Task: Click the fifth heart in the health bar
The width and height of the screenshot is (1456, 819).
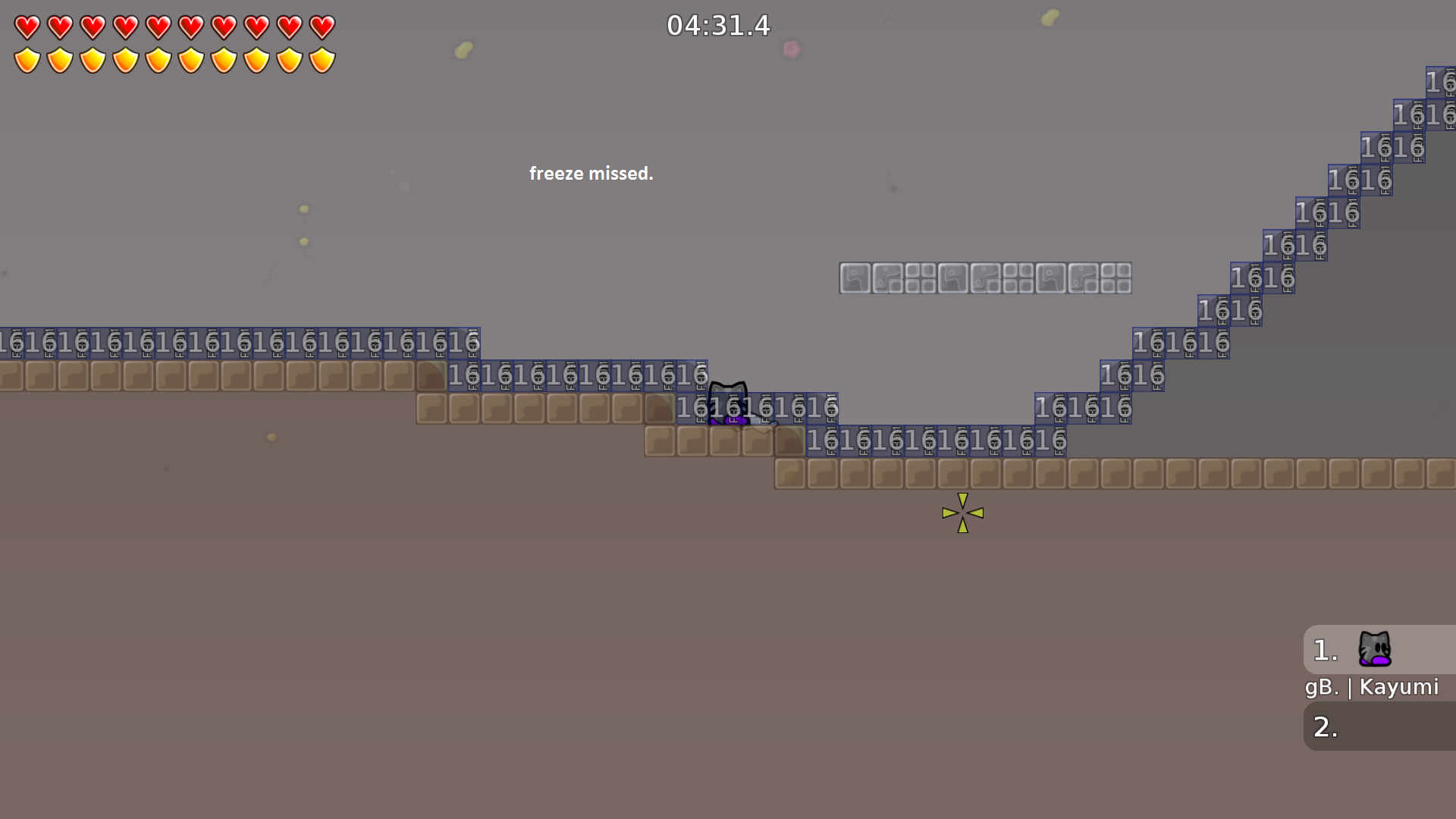Action: pyautogui.click(x=160, y=25)
